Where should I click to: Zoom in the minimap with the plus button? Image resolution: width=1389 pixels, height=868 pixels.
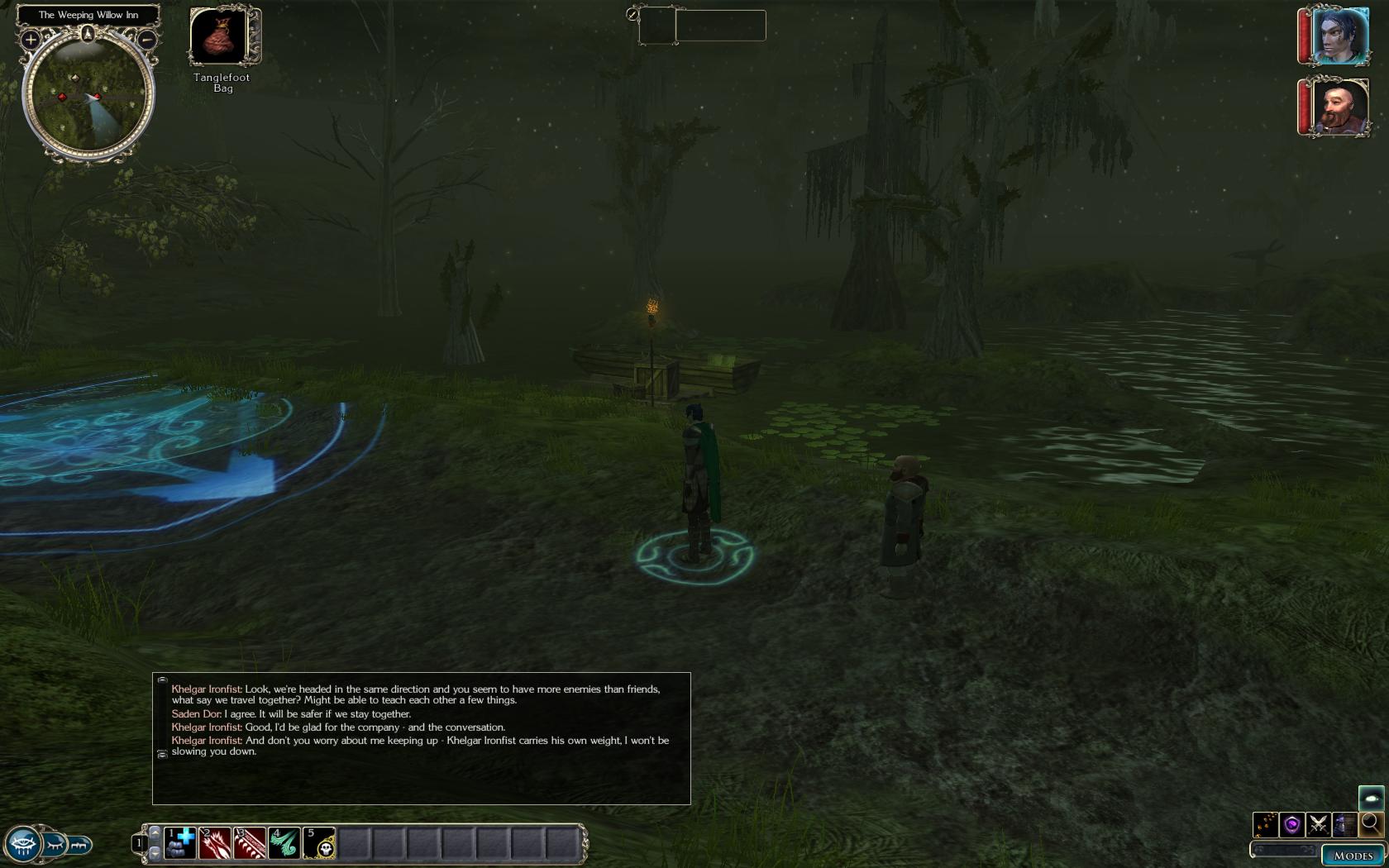coord(31,39)
